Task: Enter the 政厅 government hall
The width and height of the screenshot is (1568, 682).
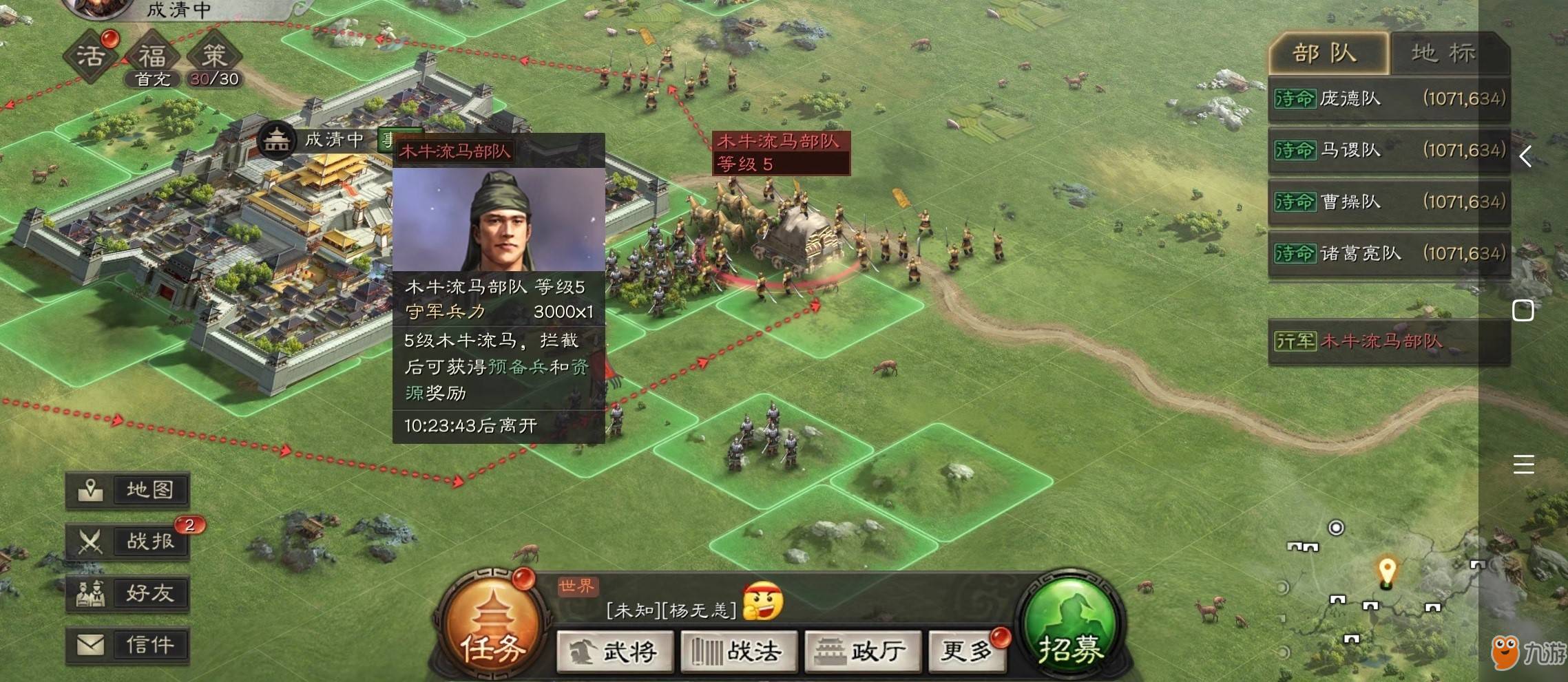Action: tap(861, 650)
